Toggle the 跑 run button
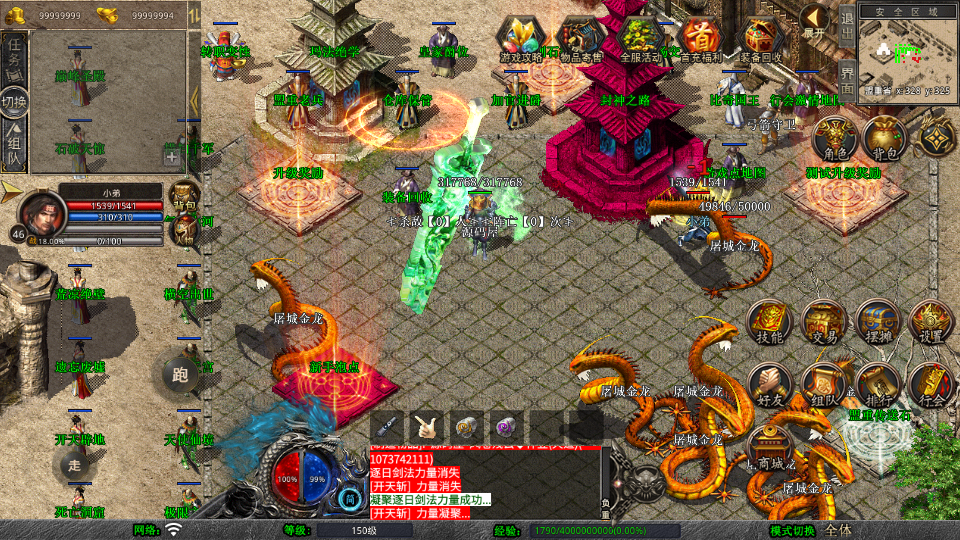The height and width of the screenshot is (540, 960). [x=180, y=376]
